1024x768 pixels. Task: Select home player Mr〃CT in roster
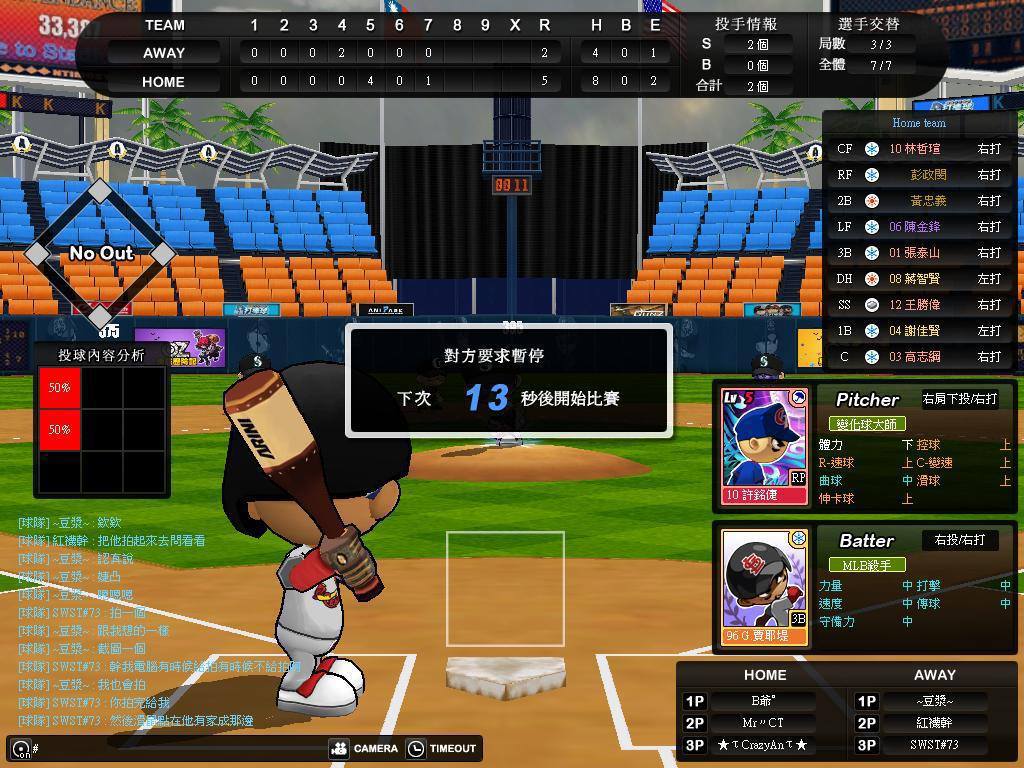(x=763, y=723)
